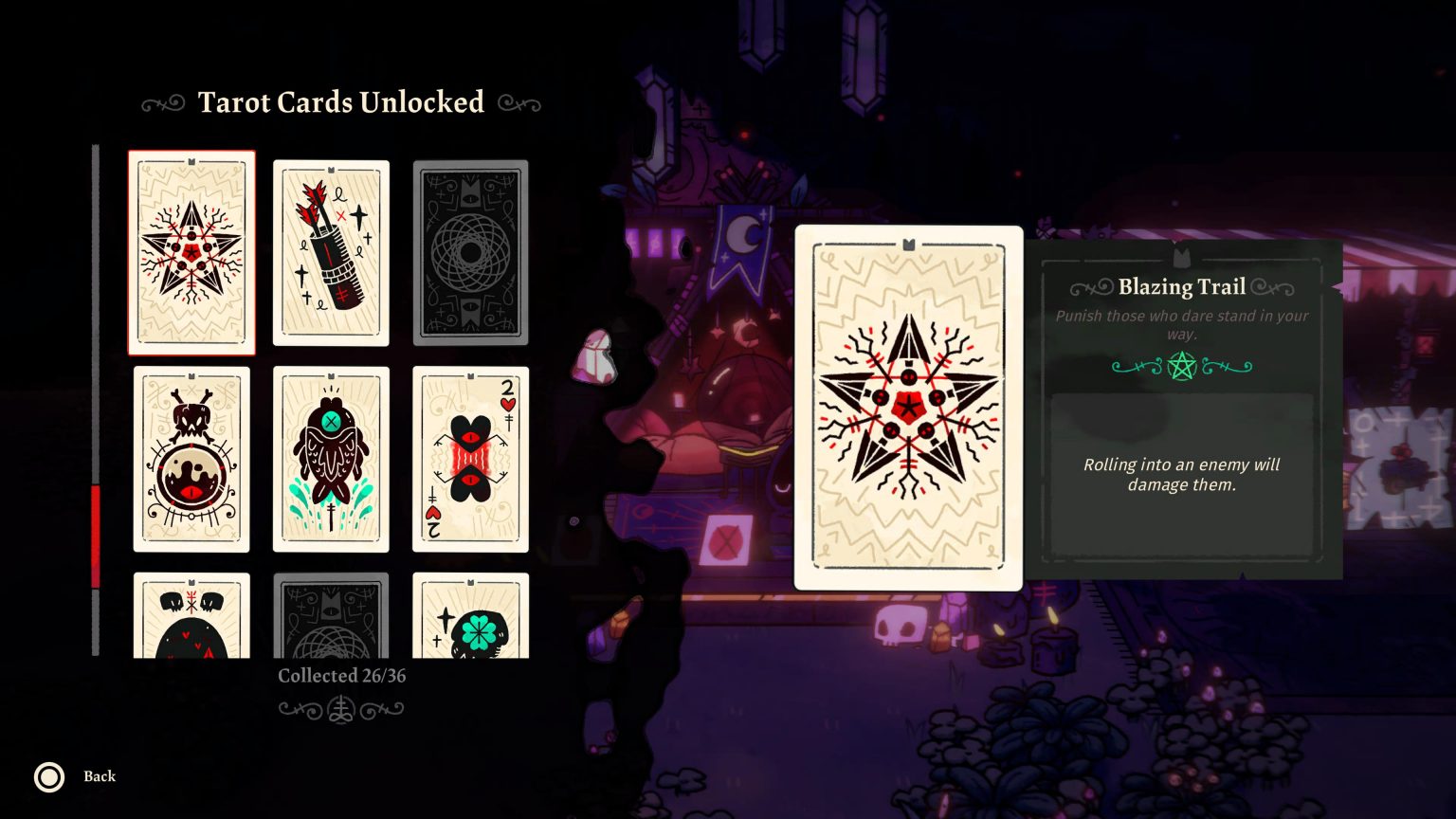The height and width of the screenshot is (819, 1456).
Task: Click the Blazing Trail name heading
Action: coord(1182,286)
